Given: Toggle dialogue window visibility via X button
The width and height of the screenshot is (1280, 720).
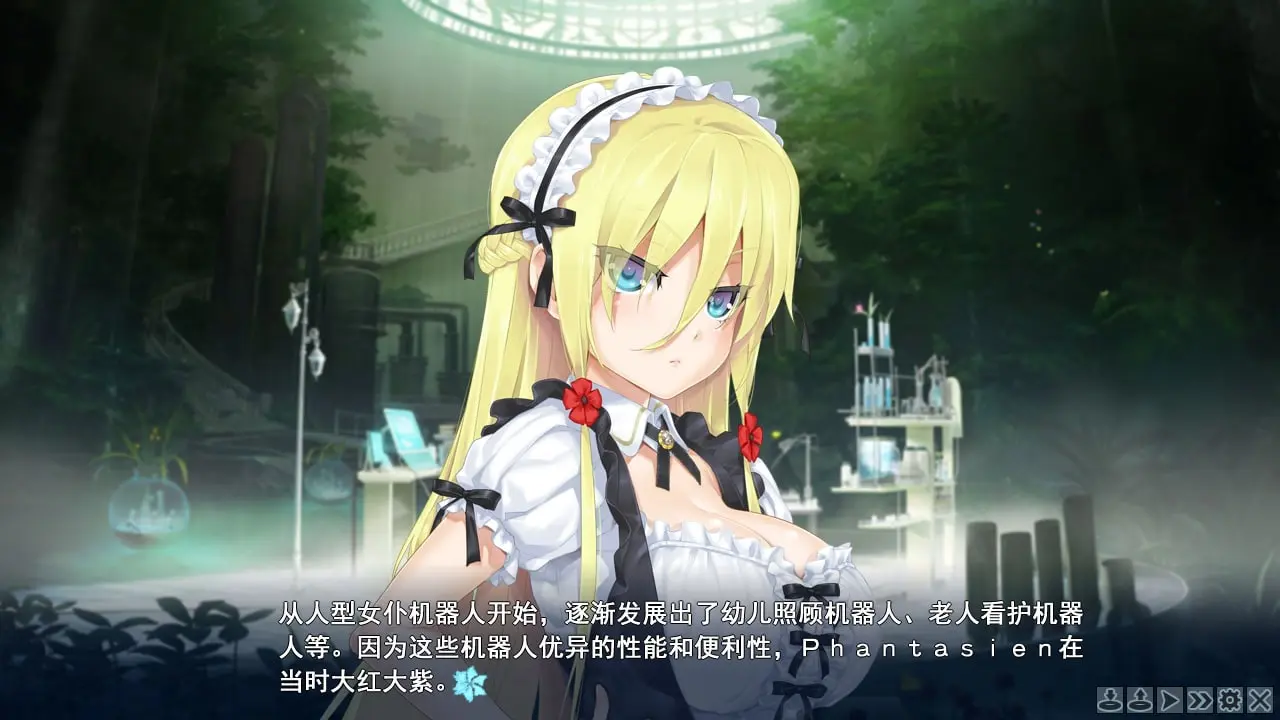Looking at the screenshot, I should click(1260, 700).
